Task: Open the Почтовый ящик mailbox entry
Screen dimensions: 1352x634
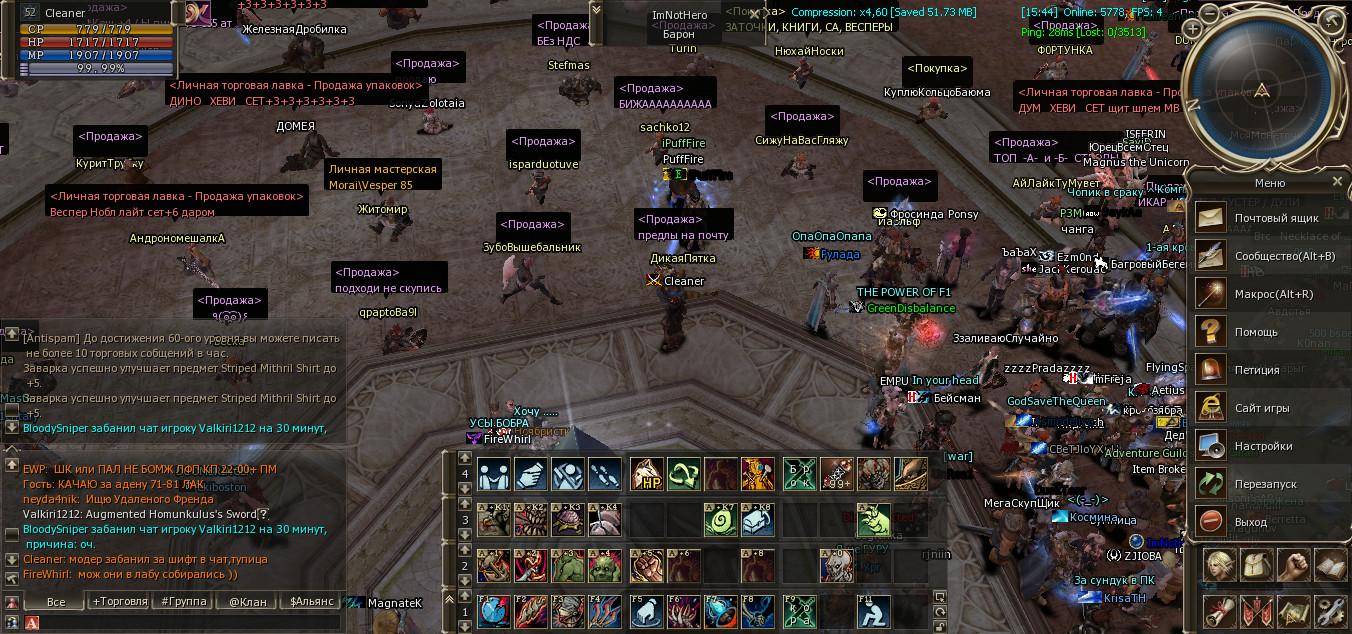Action: pos(1212,217)
